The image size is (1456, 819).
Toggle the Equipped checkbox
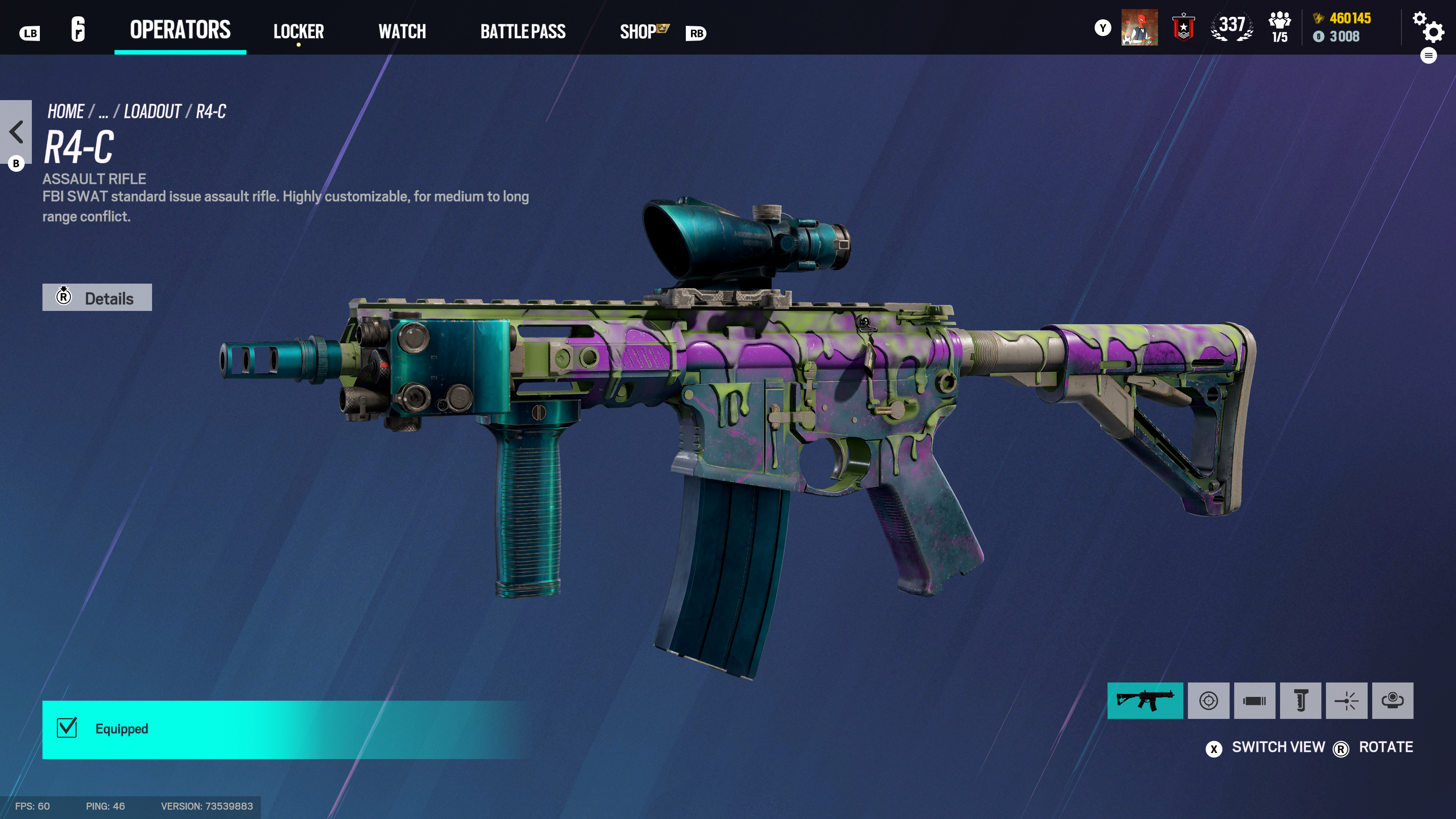67,728
